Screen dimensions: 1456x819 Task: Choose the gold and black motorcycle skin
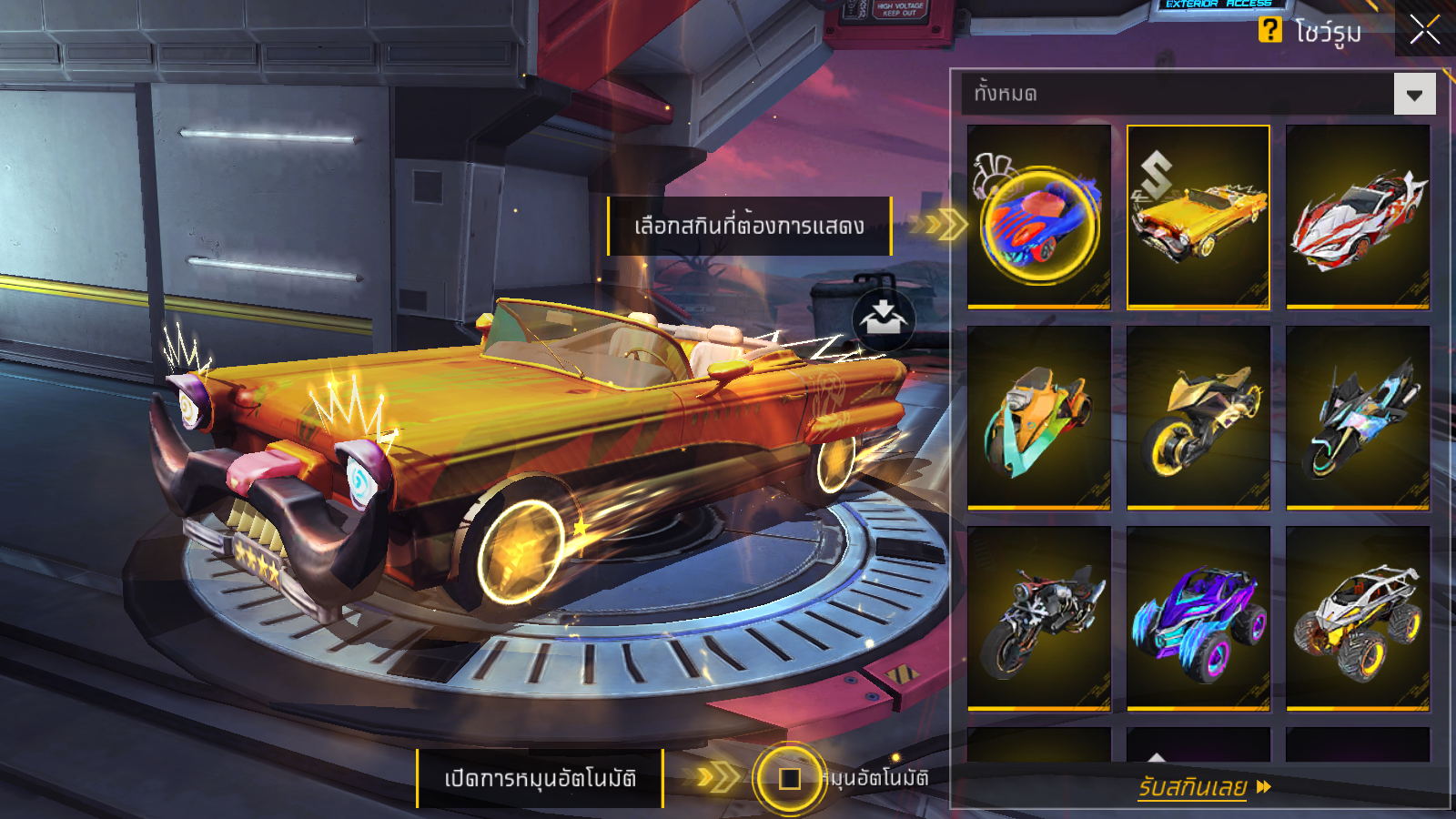click(1198, 418)
